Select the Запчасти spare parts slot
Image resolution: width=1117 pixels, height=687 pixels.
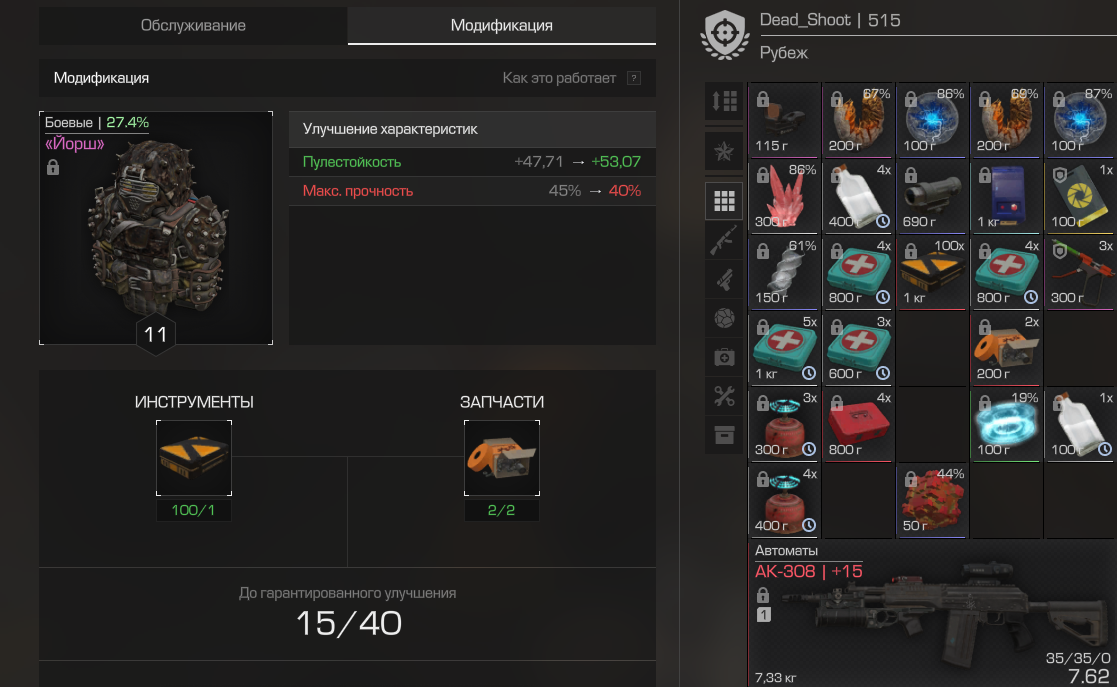[502, 458]
